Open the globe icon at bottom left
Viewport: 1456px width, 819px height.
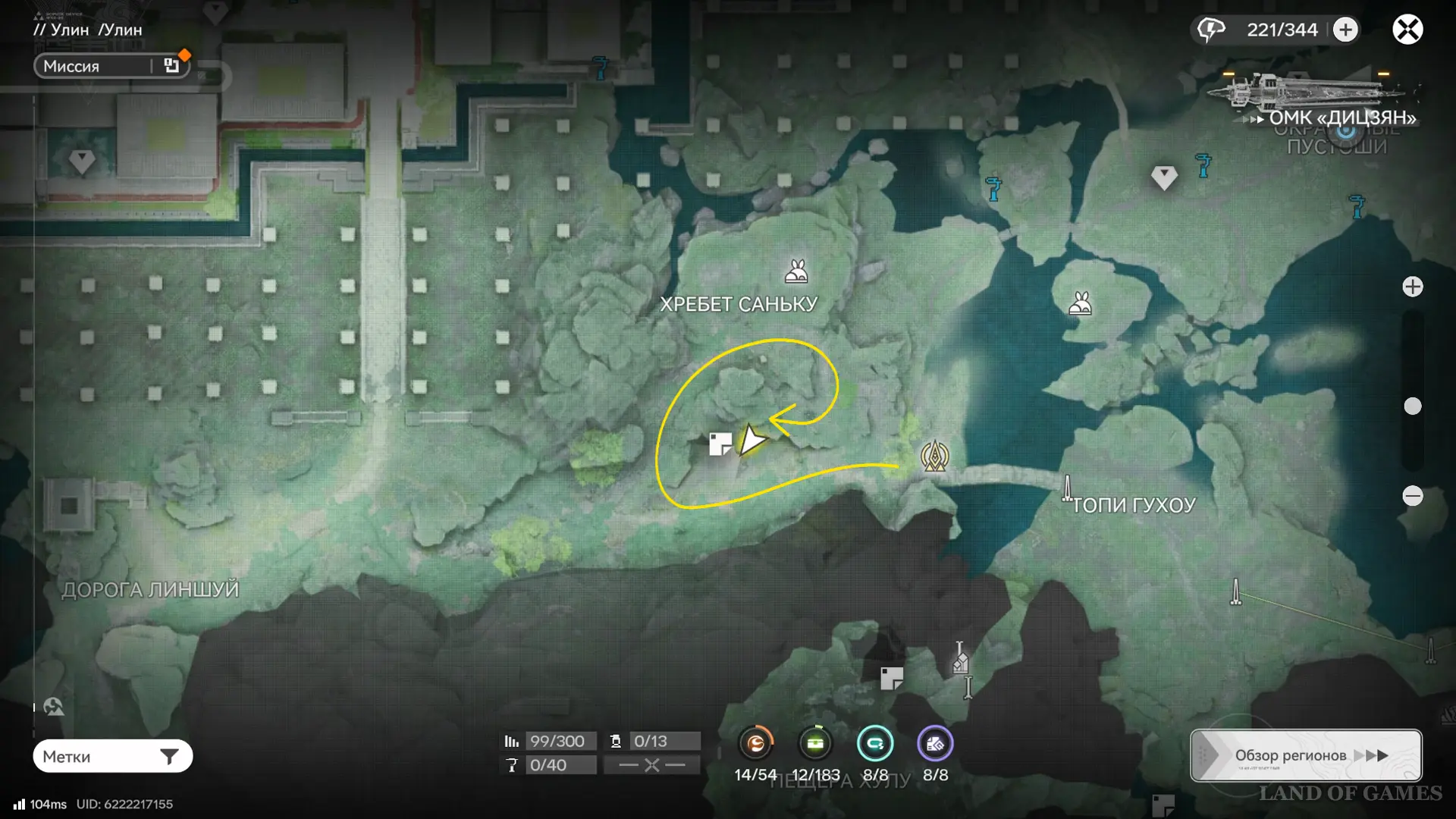point(54,707)
